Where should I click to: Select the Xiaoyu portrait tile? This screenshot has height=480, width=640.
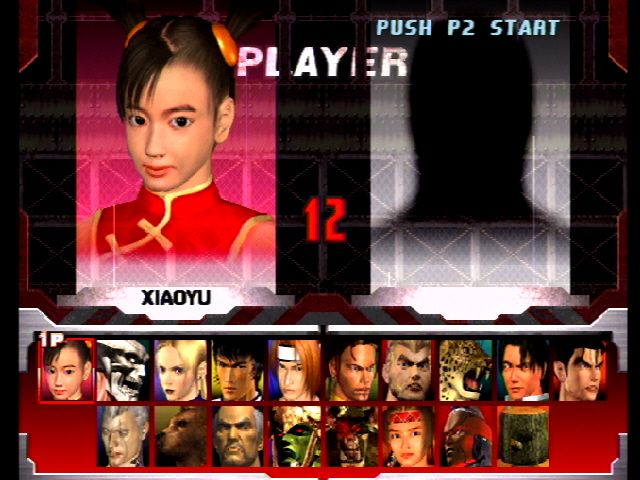[67, 370]
